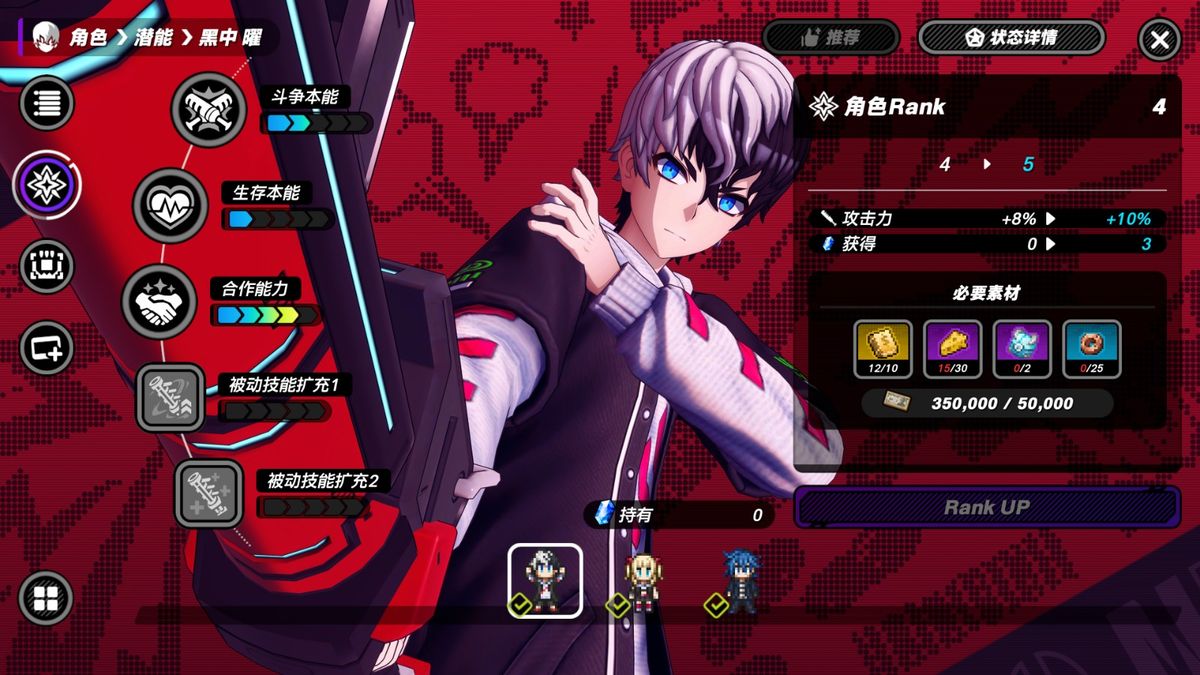Screen dimensions: 1200x675
Task: Open the 状态详情 status details
Action: [1011, 38]
